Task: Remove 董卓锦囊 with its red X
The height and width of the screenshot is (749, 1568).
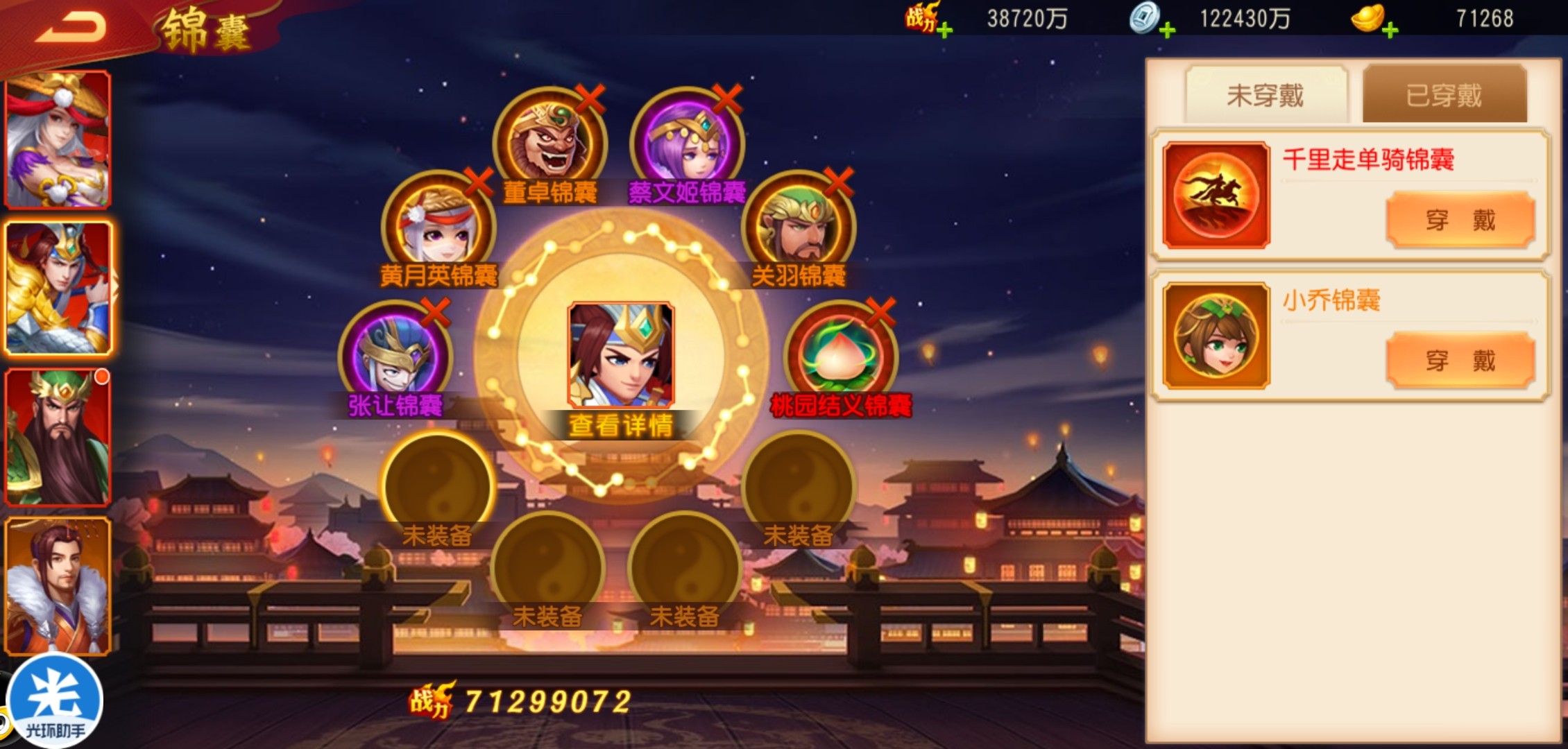Action: pos(590,99)
